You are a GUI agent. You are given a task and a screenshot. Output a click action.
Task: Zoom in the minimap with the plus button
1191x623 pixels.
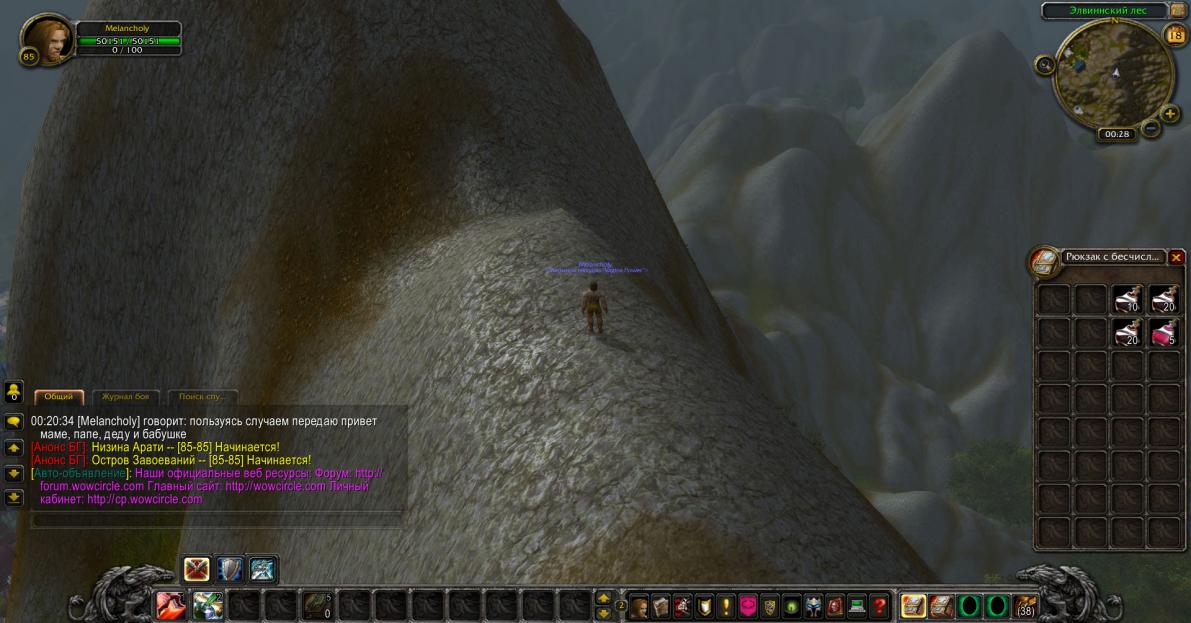click(x=1170, y=113)
